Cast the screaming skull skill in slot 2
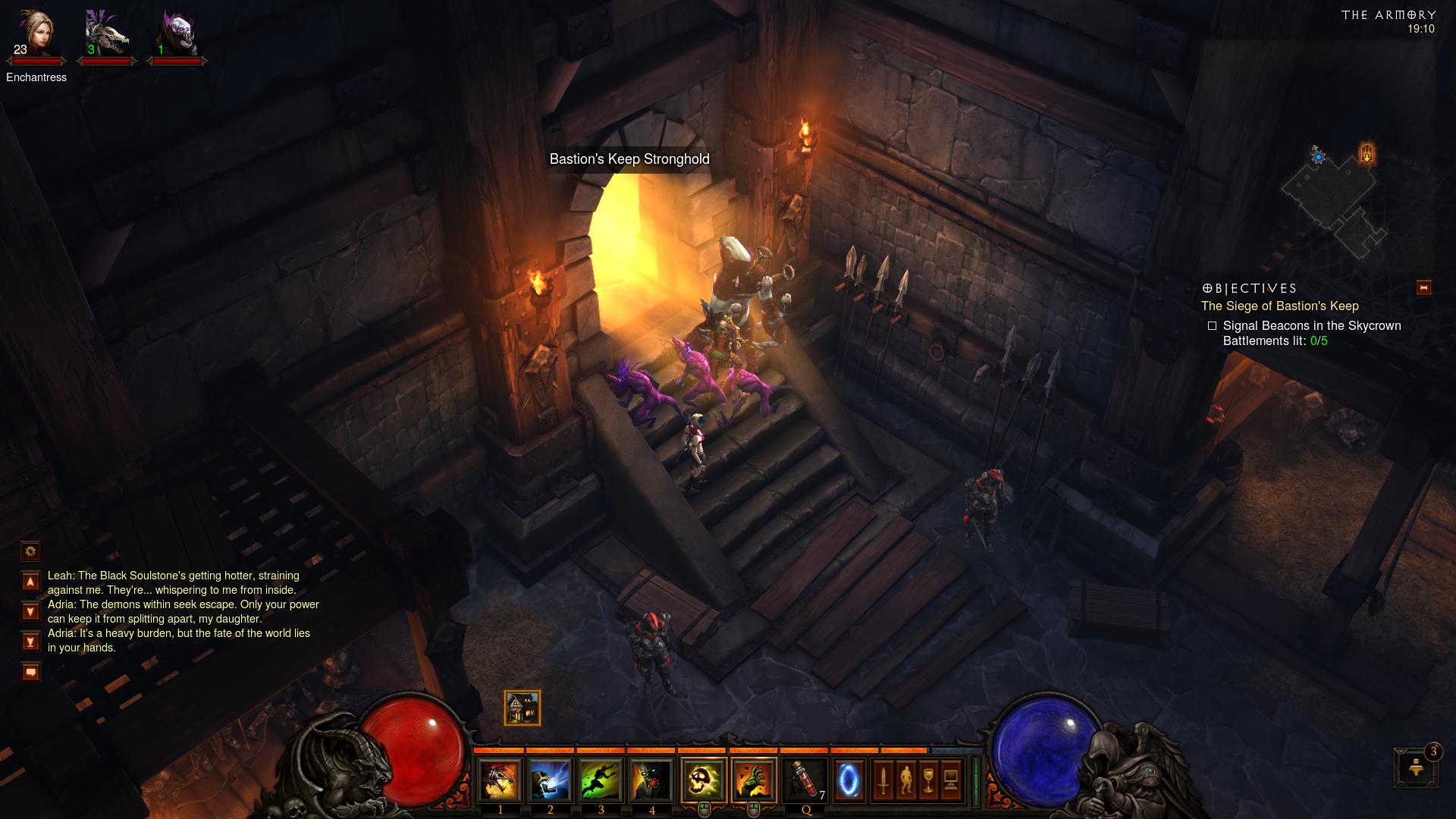Viewport: 1456px width, 819px height. (x=551, y=780)
